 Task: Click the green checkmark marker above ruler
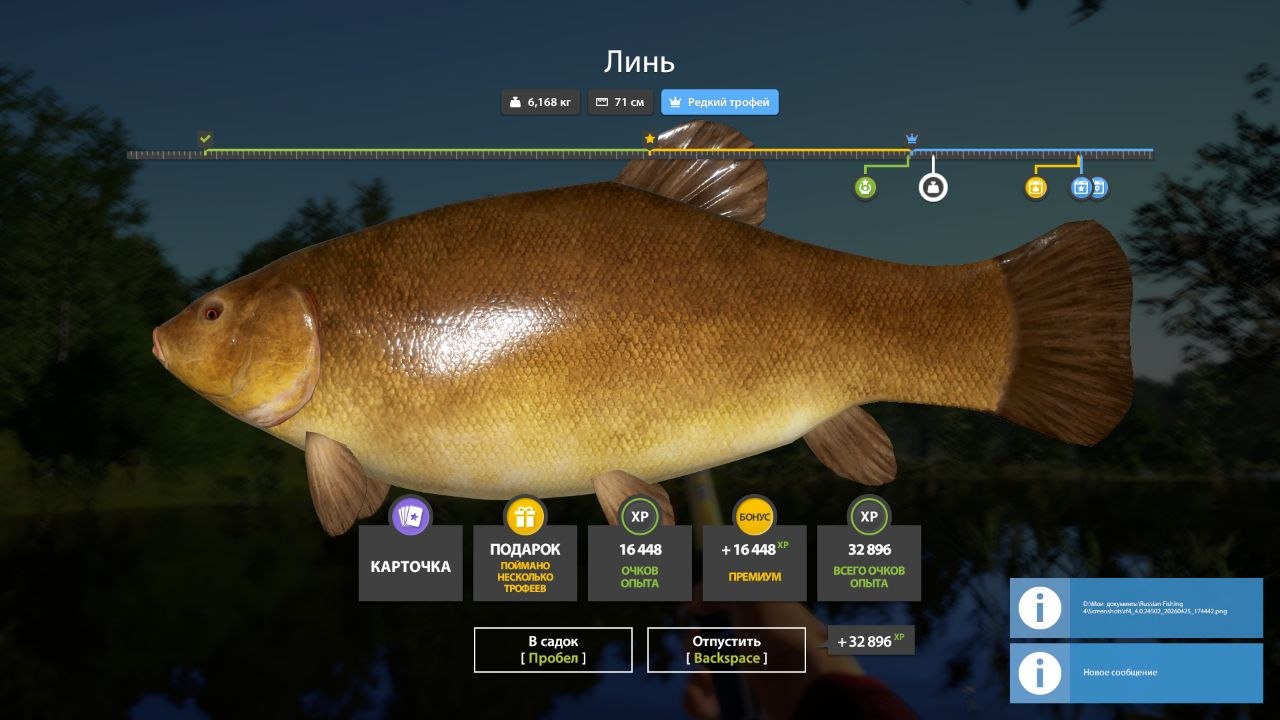point(205,138)
